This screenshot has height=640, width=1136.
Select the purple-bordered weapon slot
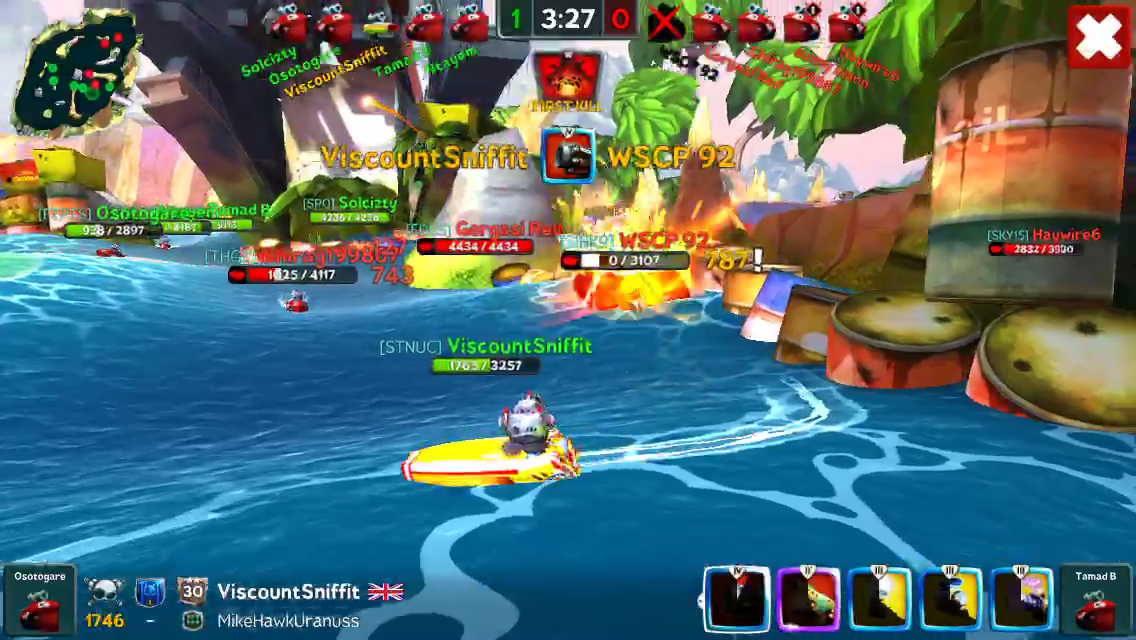coord(809,600)
